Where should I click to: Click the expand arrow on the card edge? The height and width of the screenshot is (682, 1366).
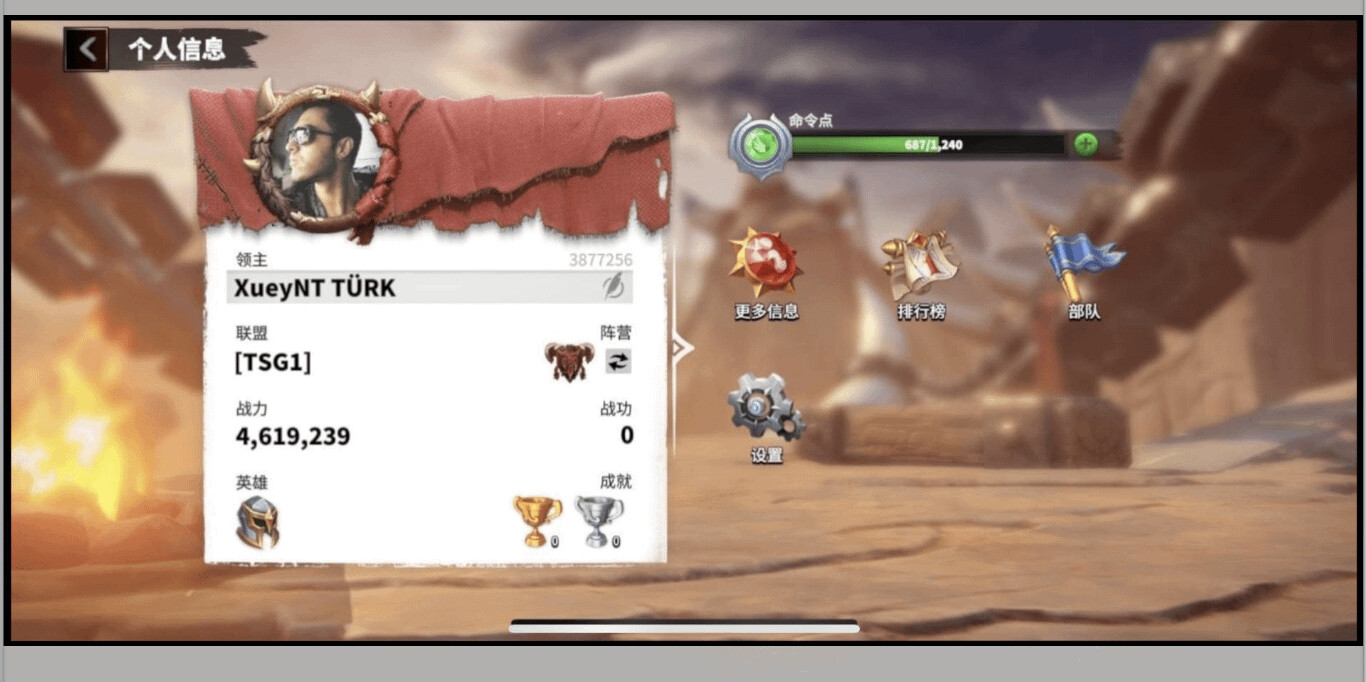point(681,348)
